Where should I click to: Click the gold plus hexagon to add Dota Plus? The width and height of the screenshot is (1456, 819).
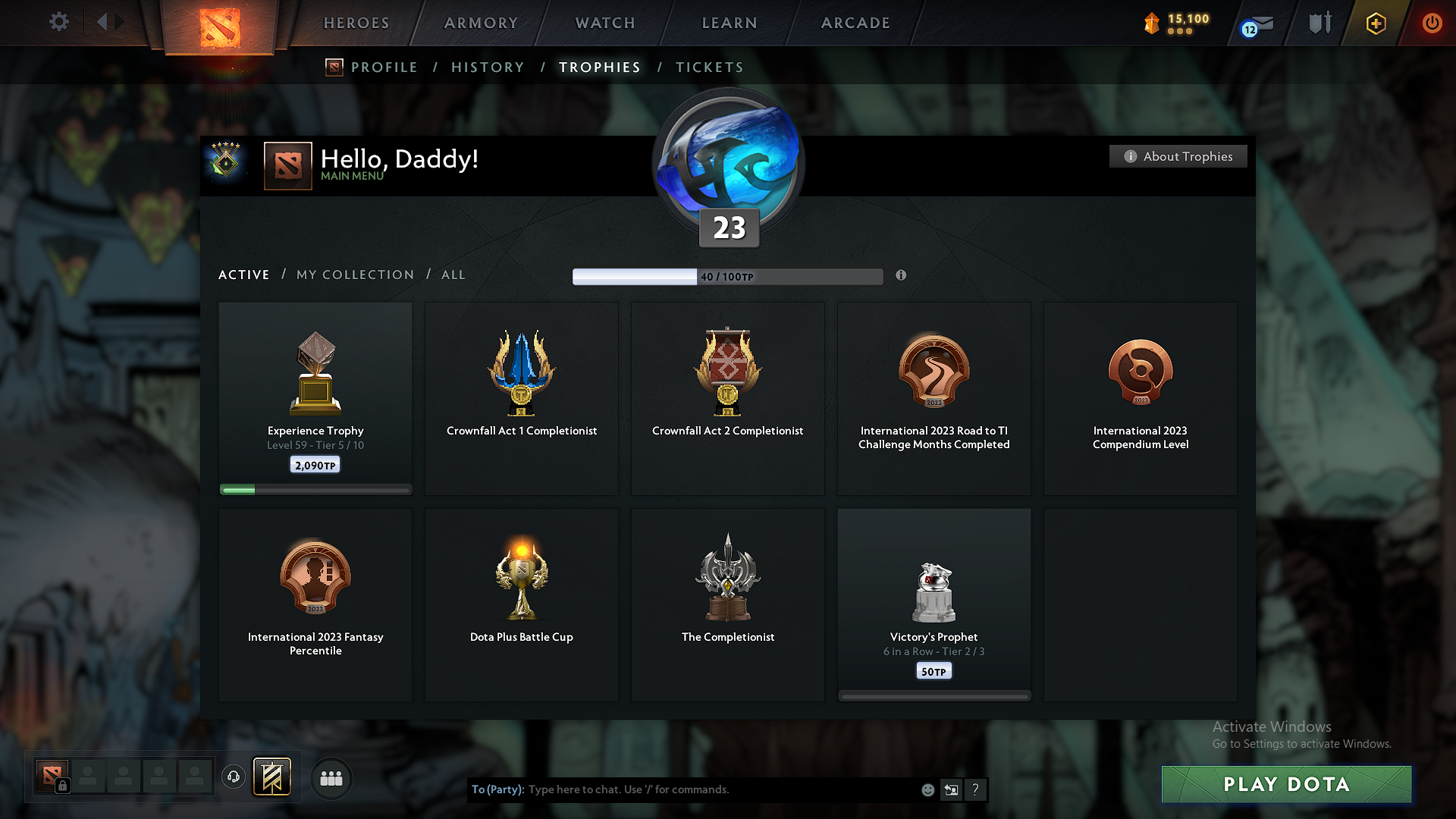pyautogui.click(x=1376, y=24)
